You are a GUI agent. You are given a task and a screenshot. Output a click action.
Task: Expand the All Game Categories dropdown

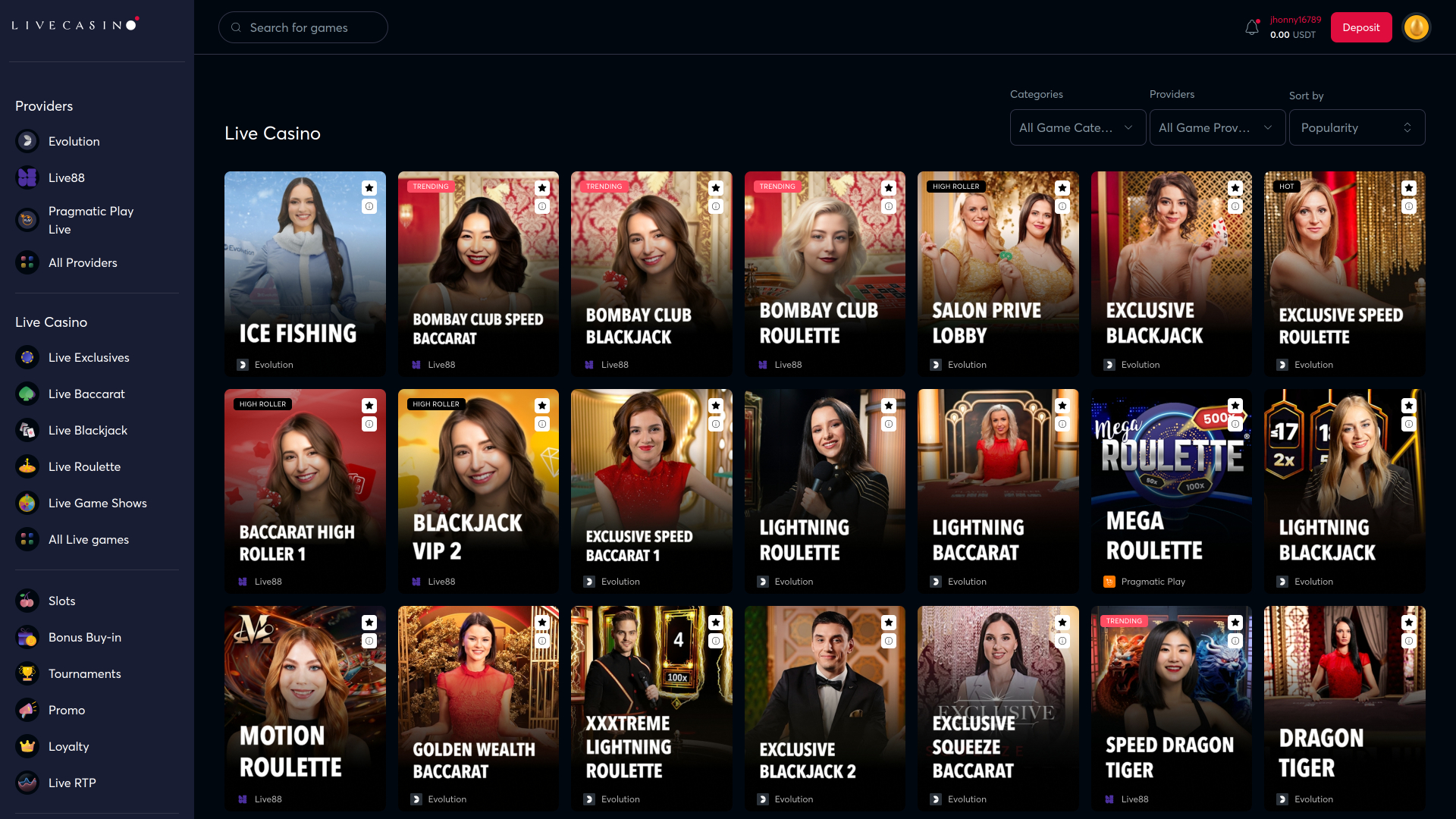(x=1077, y=127)
